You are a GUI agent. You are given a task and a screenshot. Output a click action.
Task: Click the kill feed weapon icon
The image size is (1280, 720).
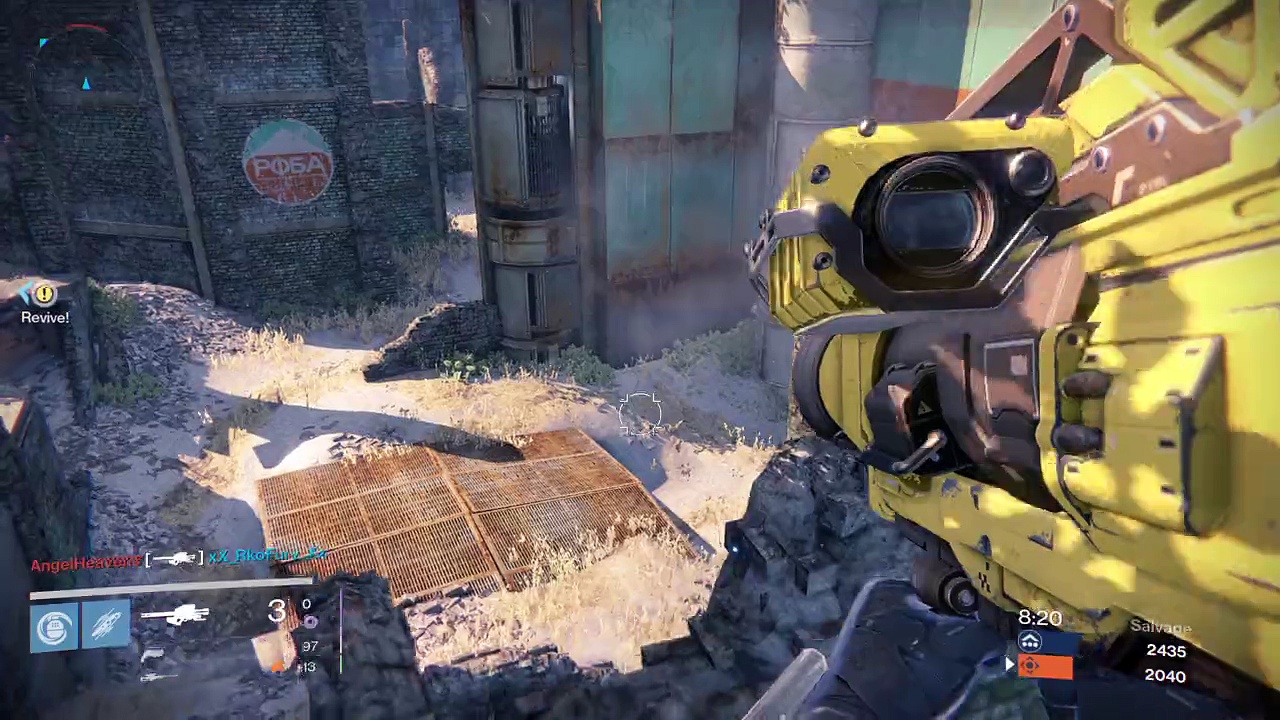(175, 558)
